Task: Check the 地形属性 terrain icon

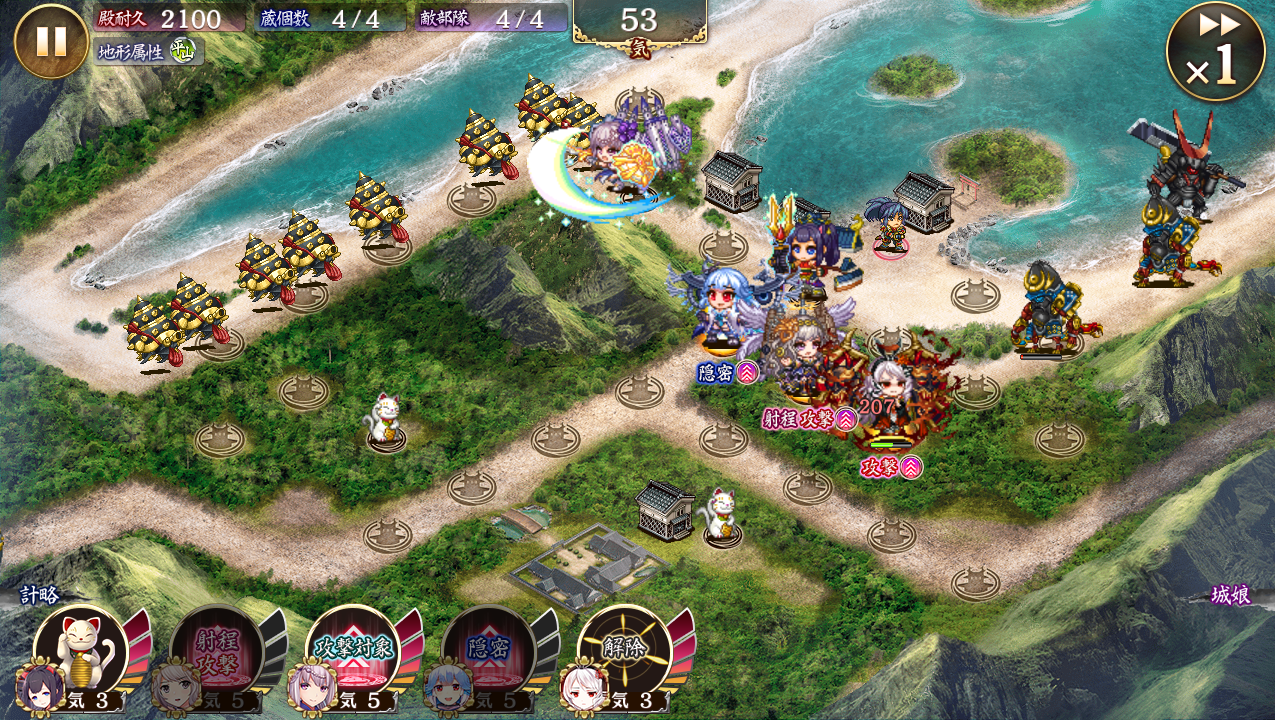Action: [x=181, y=51]
